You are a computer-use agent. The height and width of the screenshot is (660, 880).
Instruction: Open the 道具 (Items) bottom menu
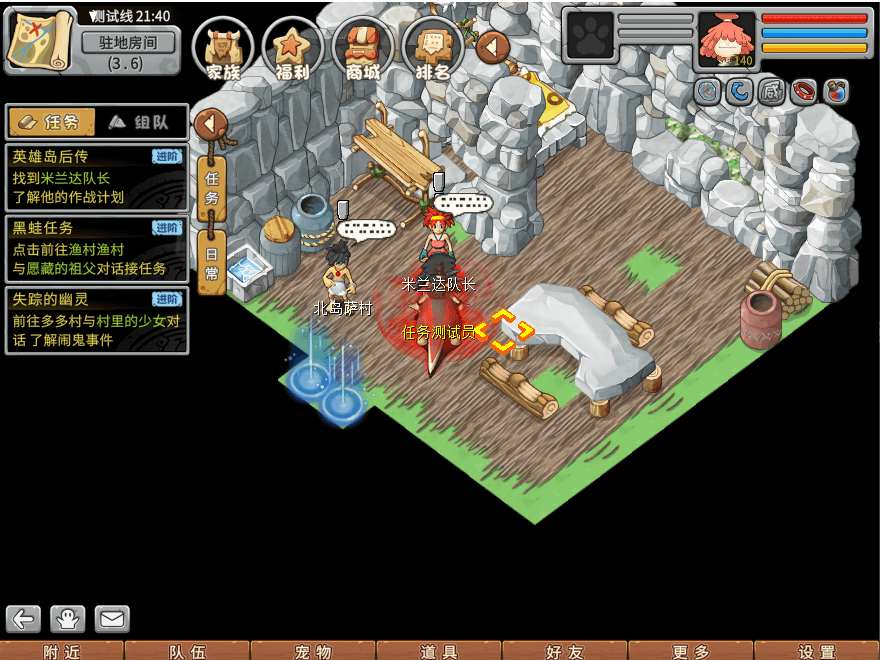point(439,651)
